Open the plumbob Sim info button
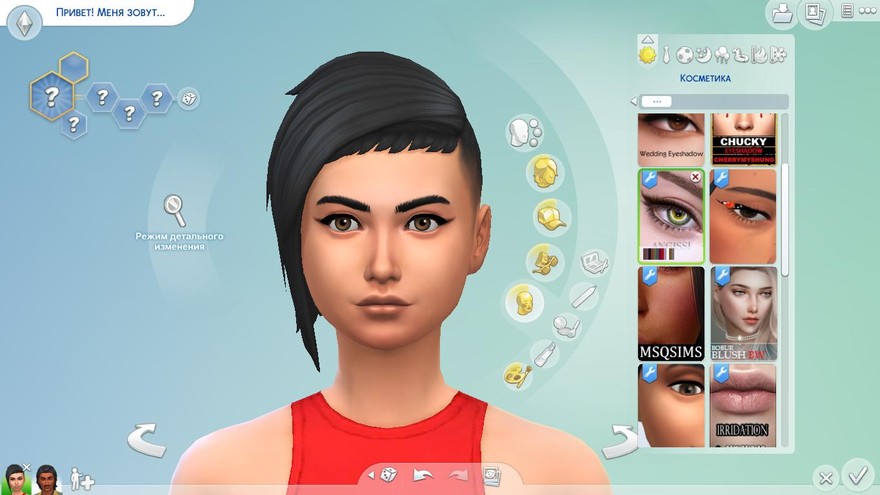The width and height of the screenshot is (880, 495). pos(25,21)
